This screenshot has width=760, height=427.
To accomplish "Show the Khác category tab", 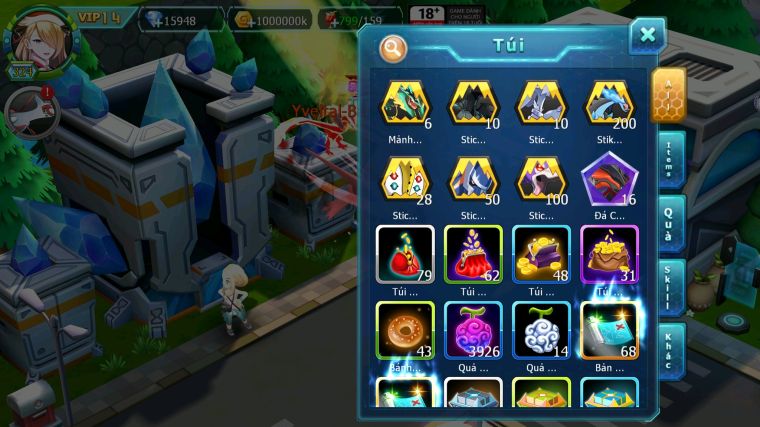I will (x=668, y=349).
